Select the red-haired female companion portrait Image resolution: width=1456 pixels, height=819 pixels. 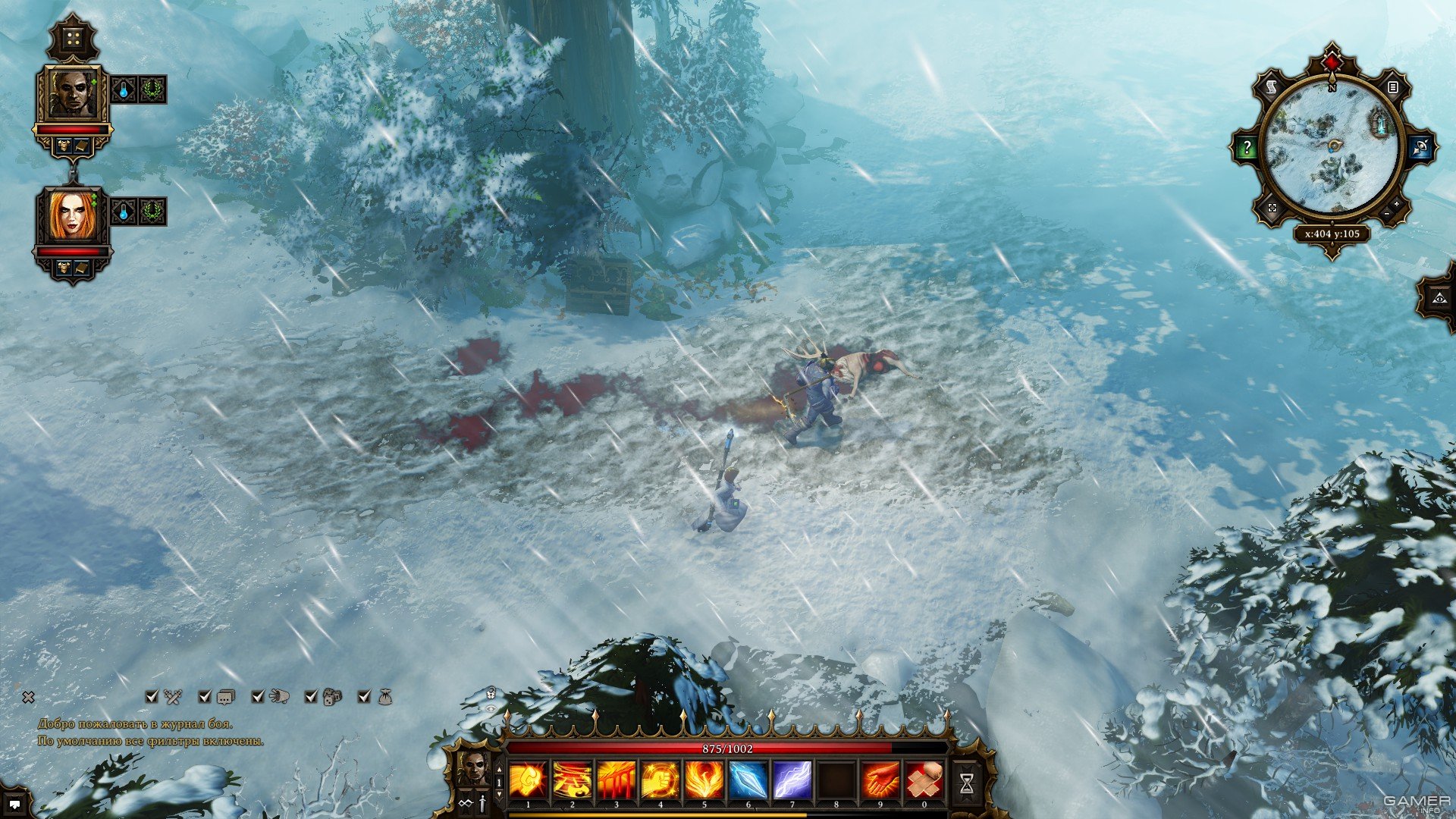pos(71,215)
